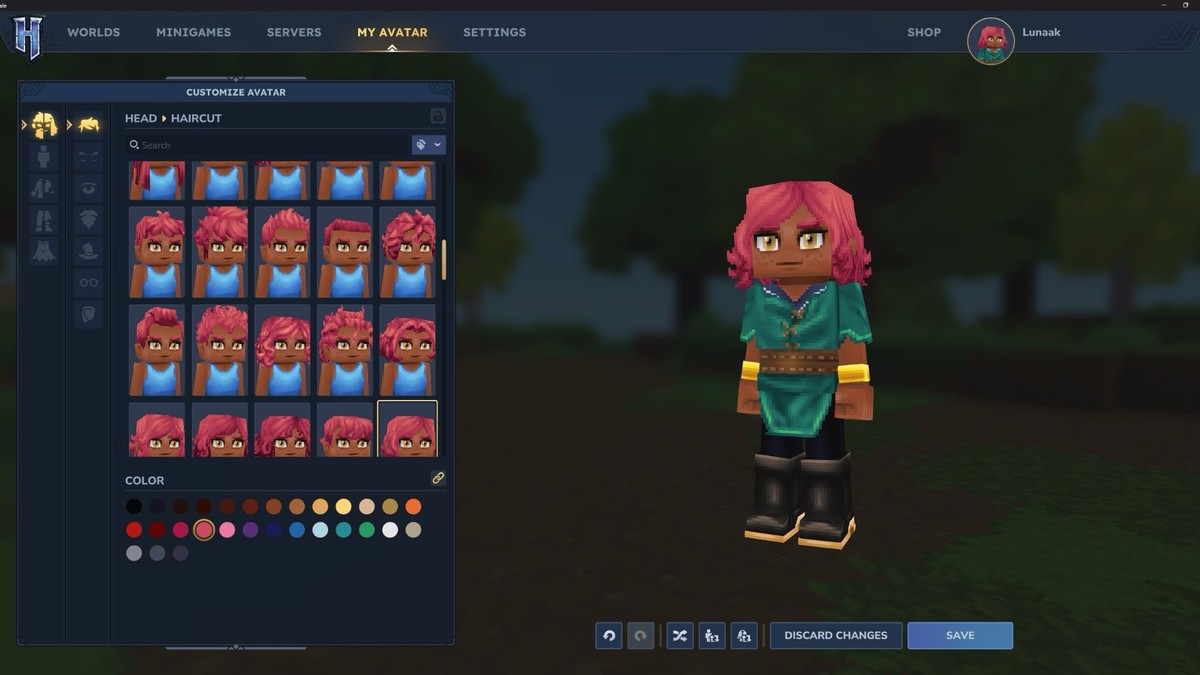The image size is (1200, 675).
Task: Choose the green hair color swatch
Action: pos(367,530)
